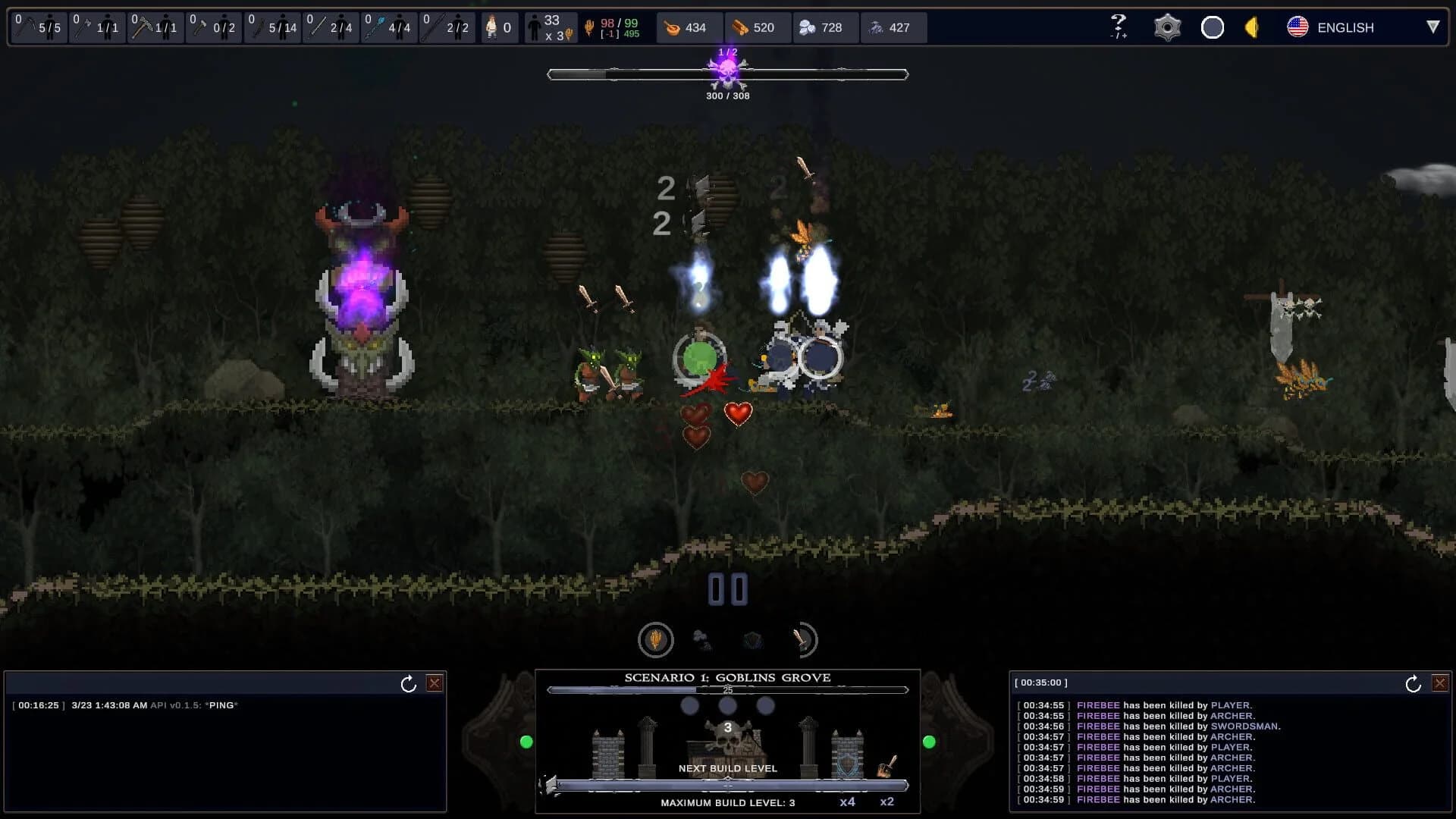Select the sword command icon above scenario panel
Viewport: 1456px width, 819px height.
tap(802, 639)
